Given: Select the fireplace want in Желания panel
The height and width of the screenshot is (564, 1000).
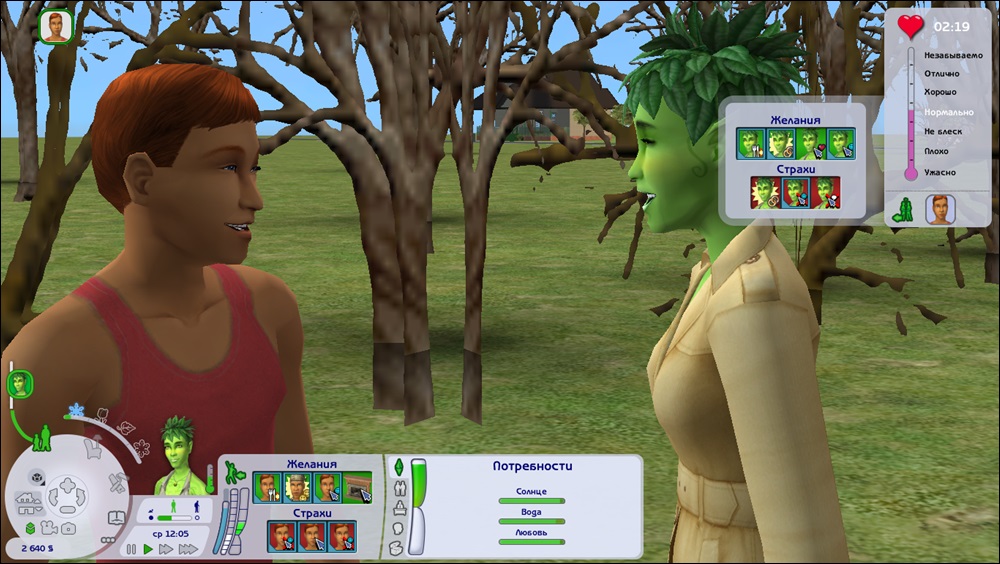Looking at the screenshot, I should click(355, 487).
